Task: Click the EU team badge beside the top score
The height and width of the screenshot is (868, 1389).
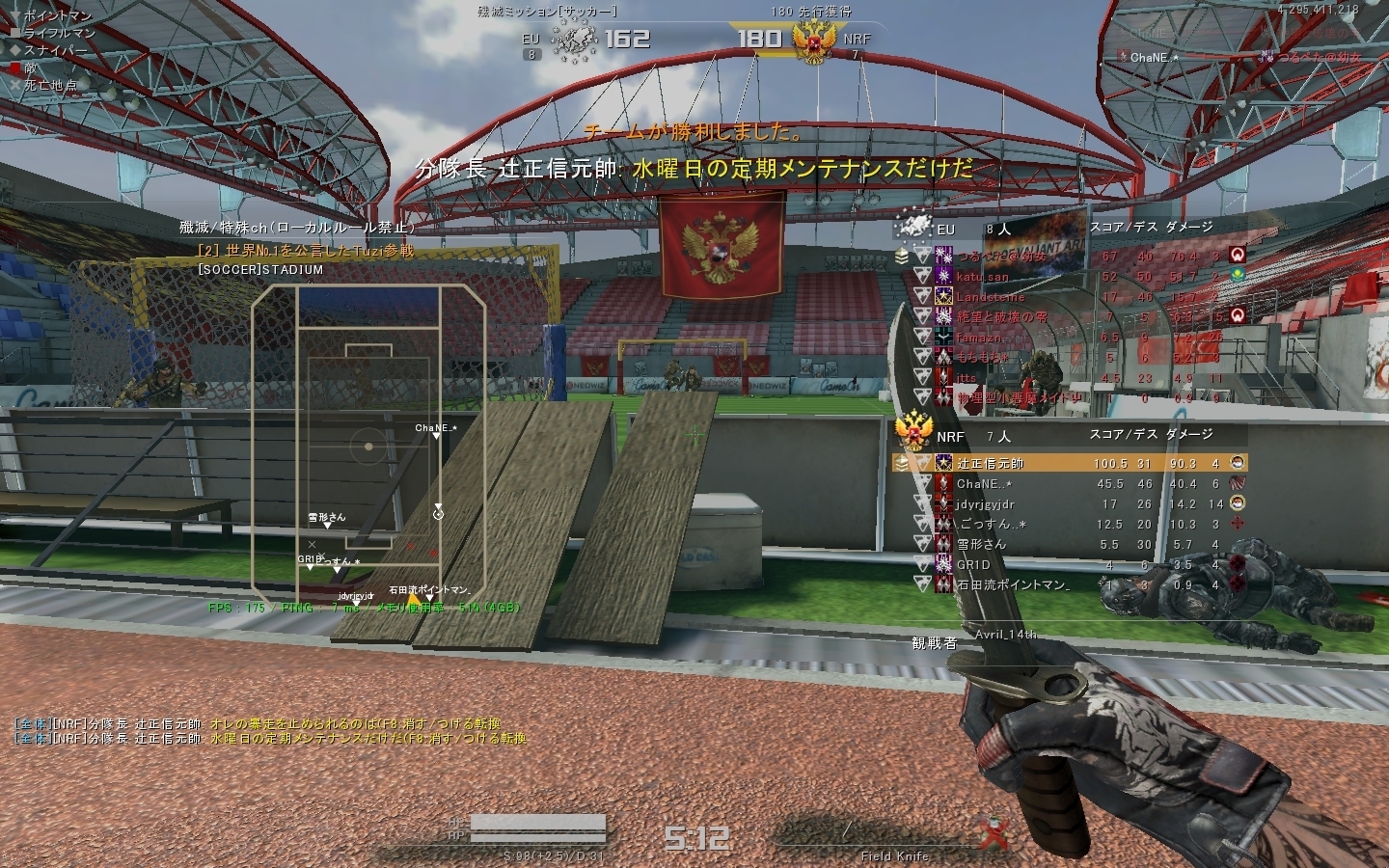Action: (574, 40)
